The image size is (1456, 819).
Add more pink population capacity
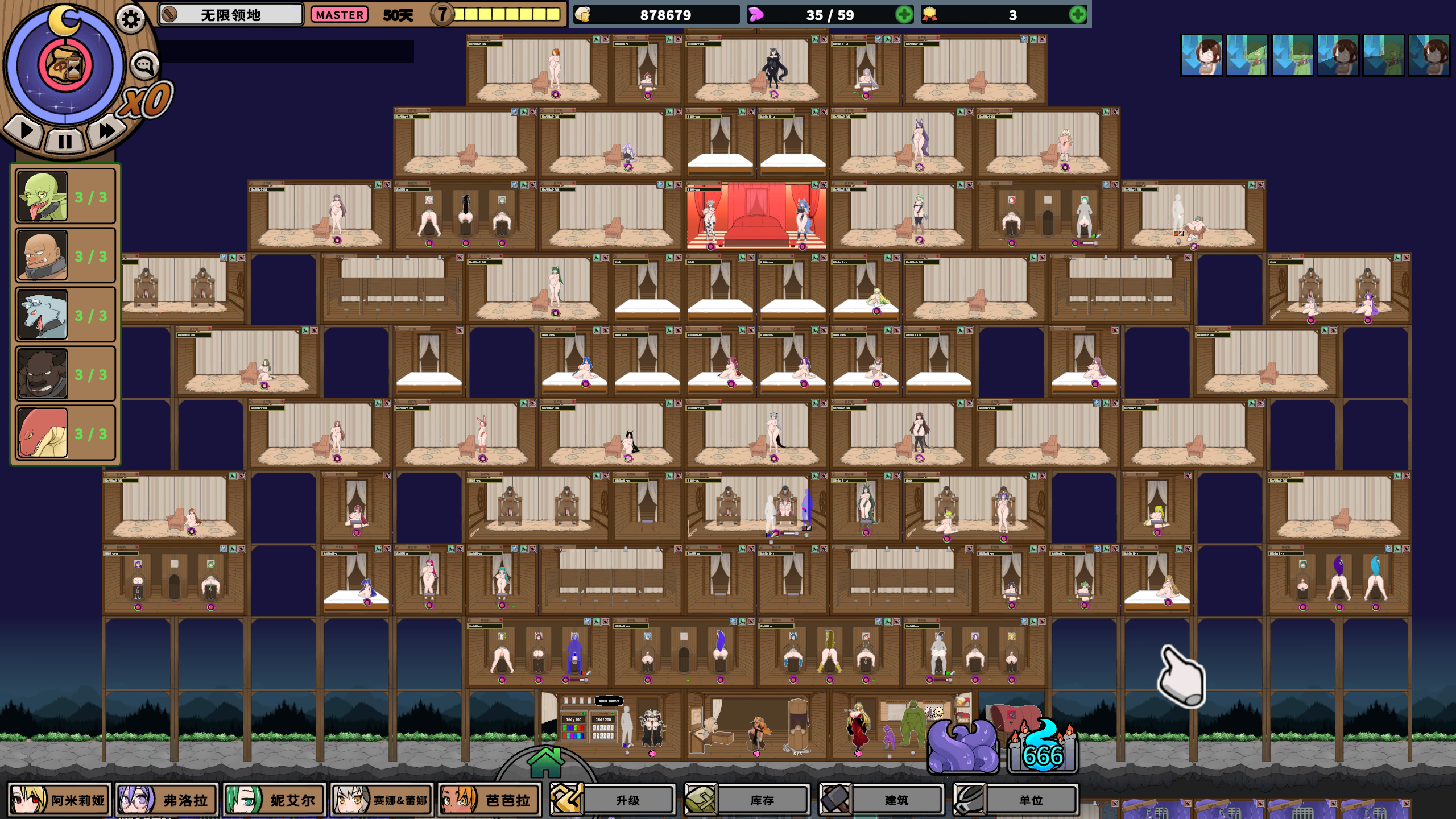[x=904, y=15]
